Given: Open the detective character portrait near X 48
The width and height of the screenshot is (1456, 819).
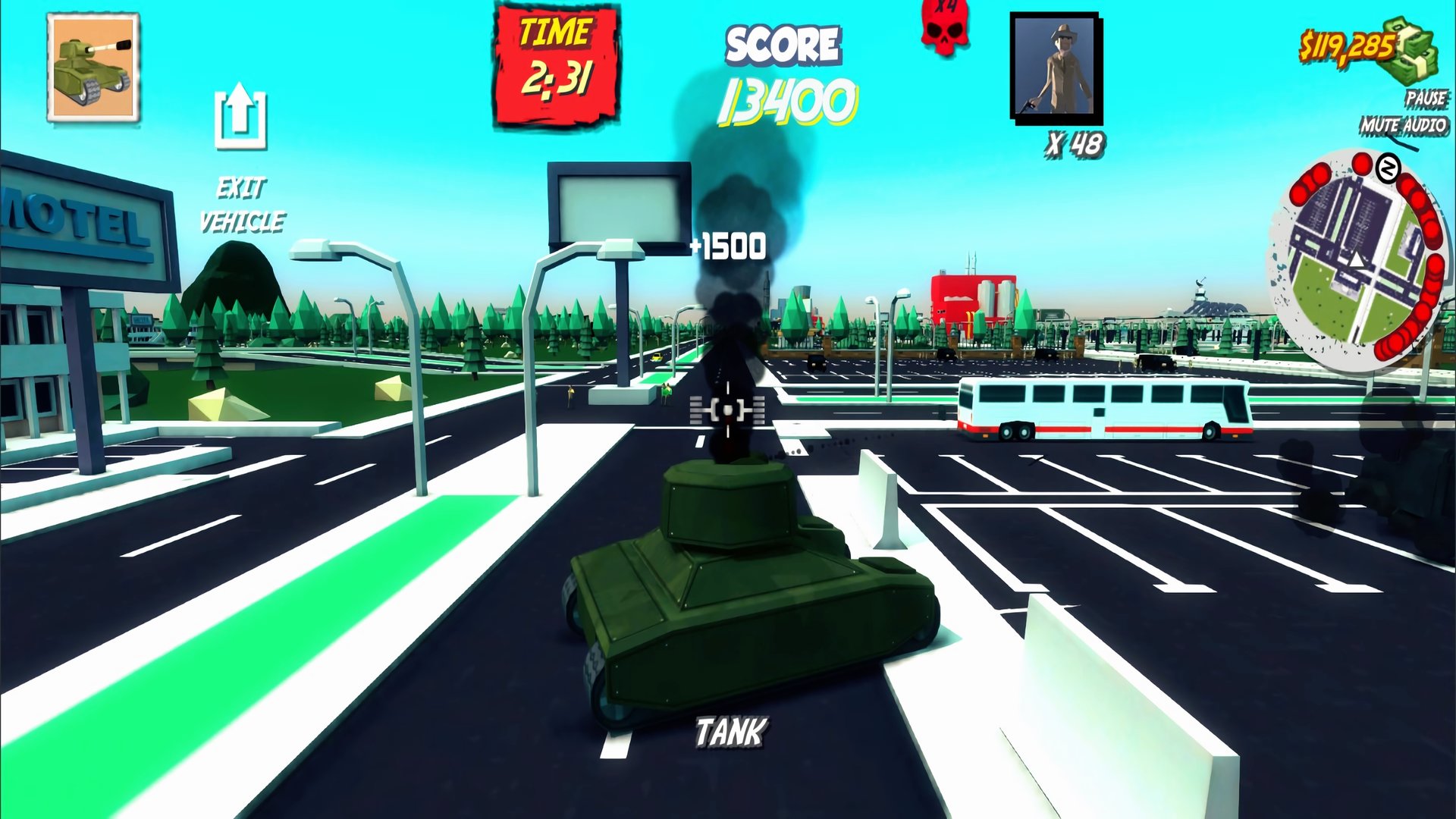Looking at the screenshot, I should [x=1057, y=68].
